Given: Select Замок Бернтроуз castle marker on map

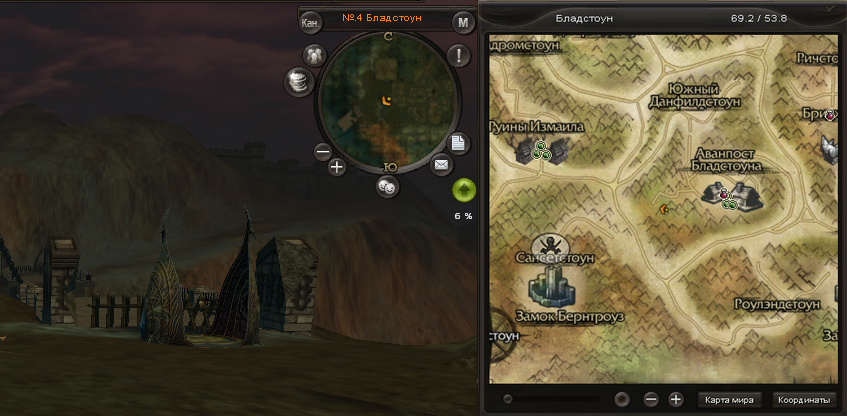Looking at the screenshot, I should pyautogui.click(x=551, y=287).
